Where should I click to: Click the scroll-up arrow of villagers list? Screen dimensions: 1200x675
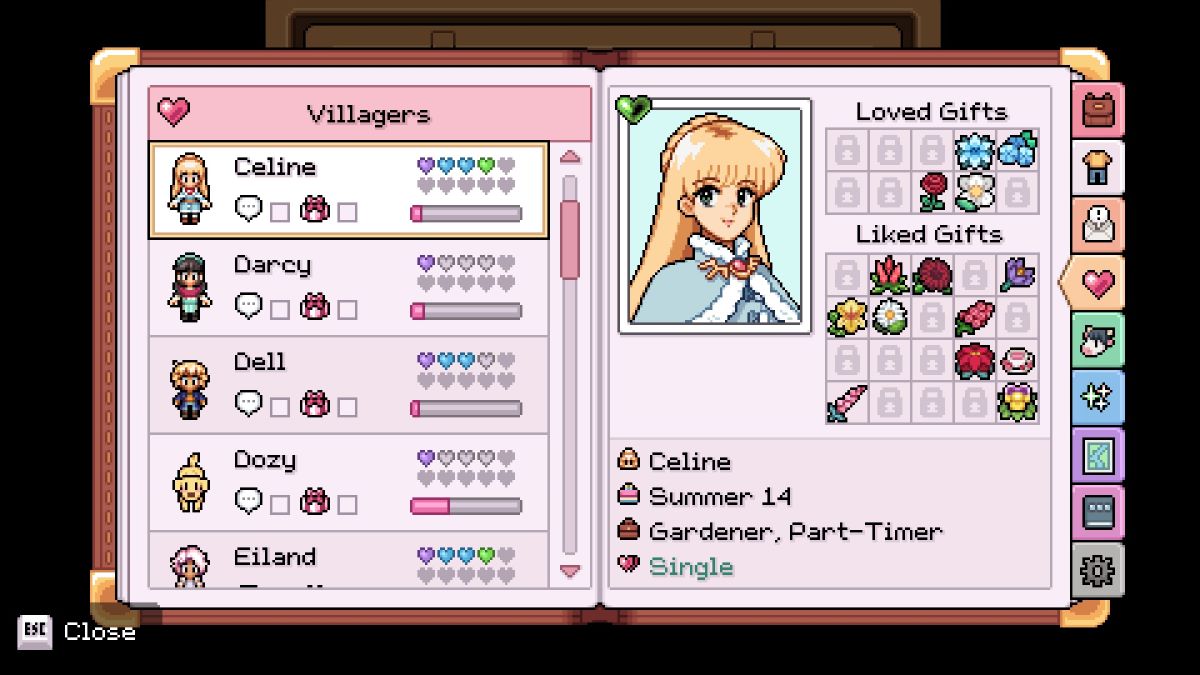pyautogui.click(x=570, y=156)
